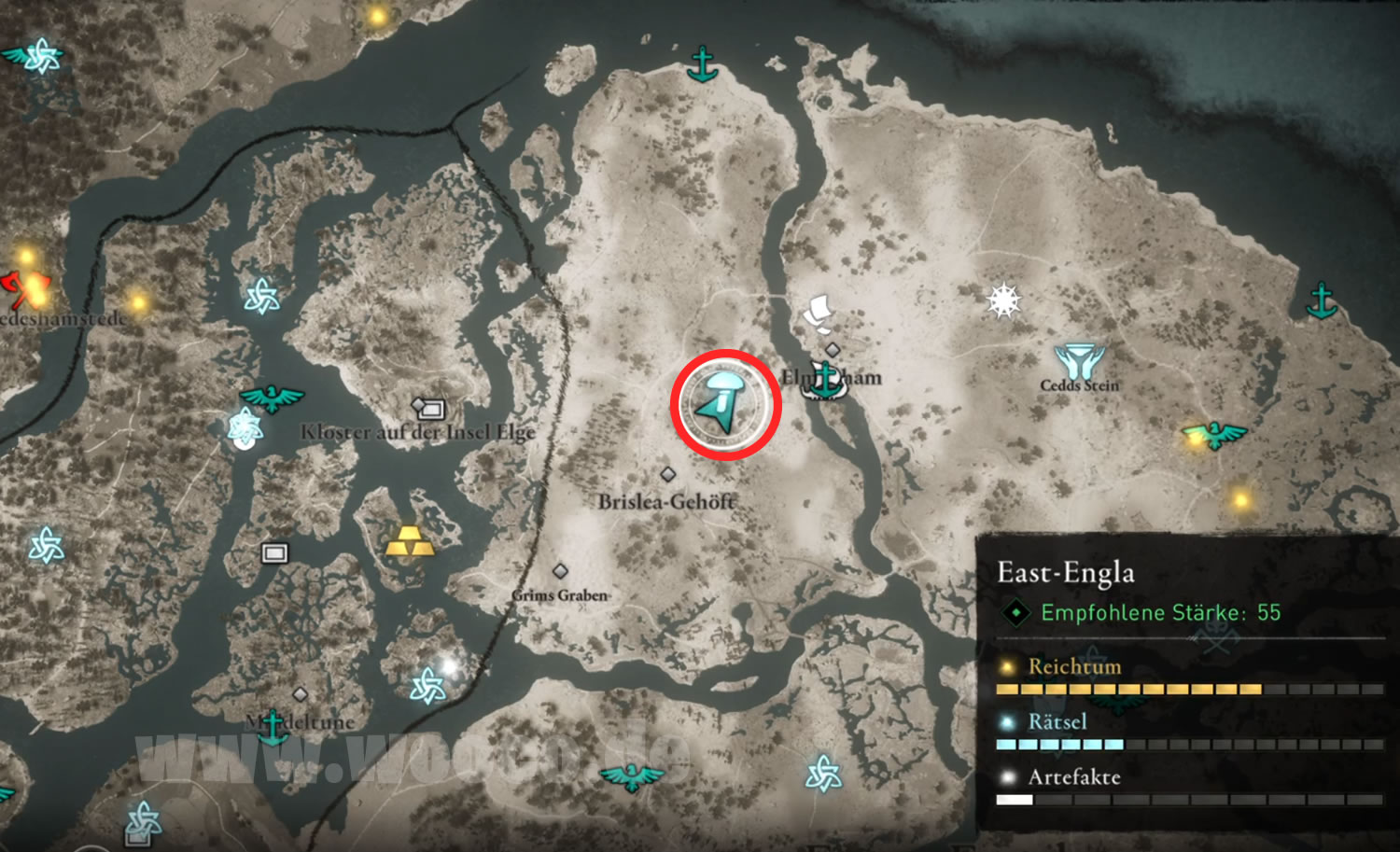
Task: Select the Cedds Stein offering altar icon
Action: pyautogui.click(x=1079, y=361)
